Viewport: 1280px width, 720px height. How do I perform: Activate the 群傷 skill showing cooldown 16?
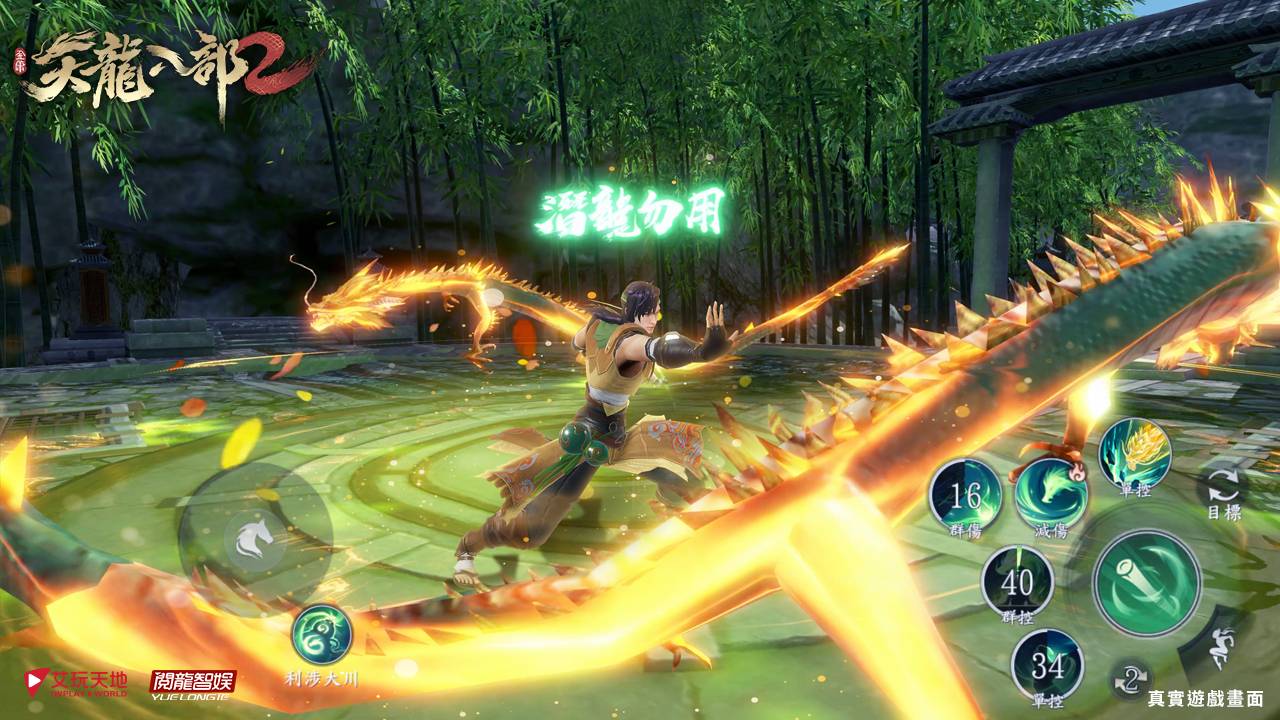tap(965, 494)
